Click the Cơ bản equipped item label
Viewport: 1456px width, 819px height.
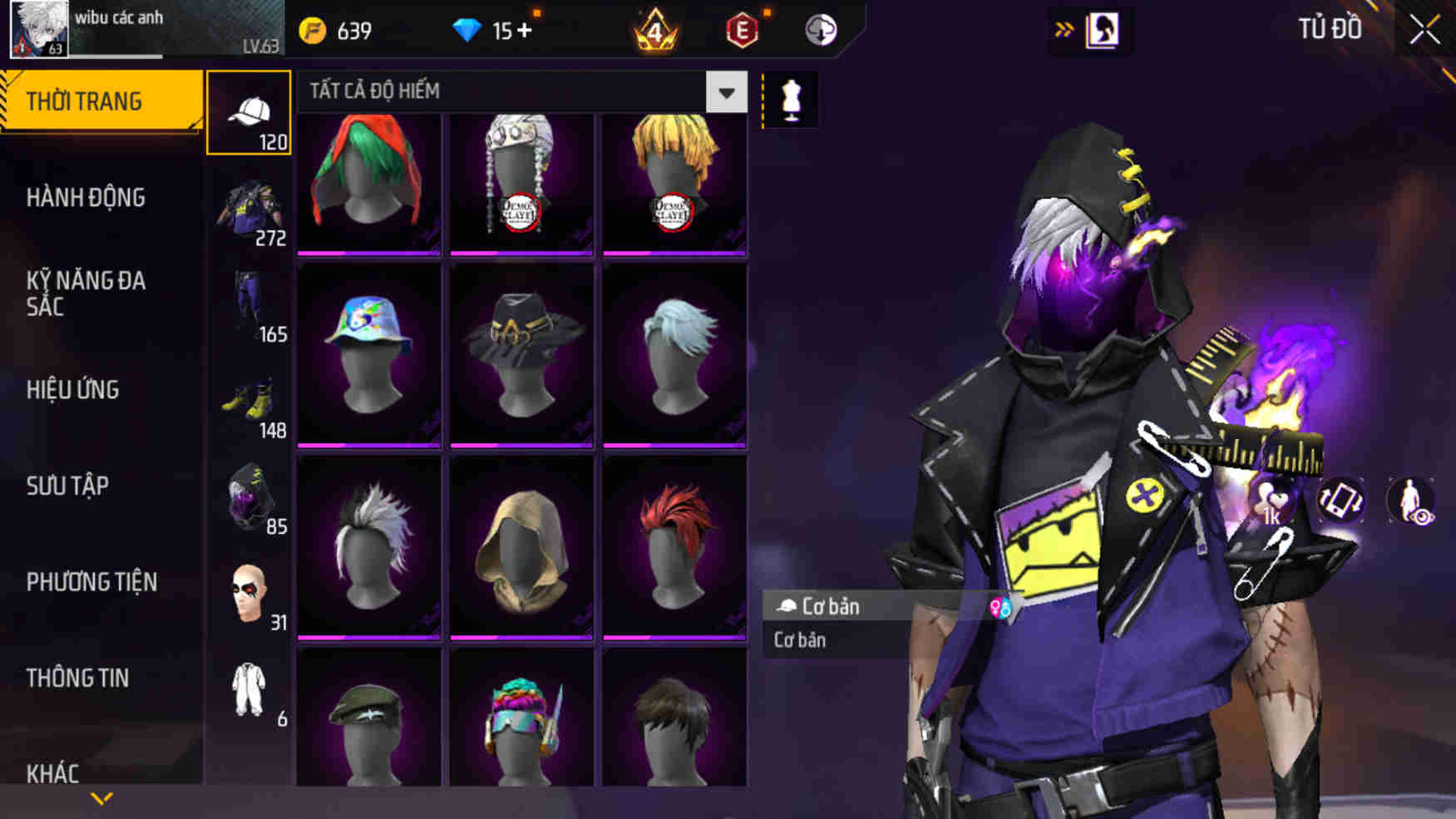point(832,606)
